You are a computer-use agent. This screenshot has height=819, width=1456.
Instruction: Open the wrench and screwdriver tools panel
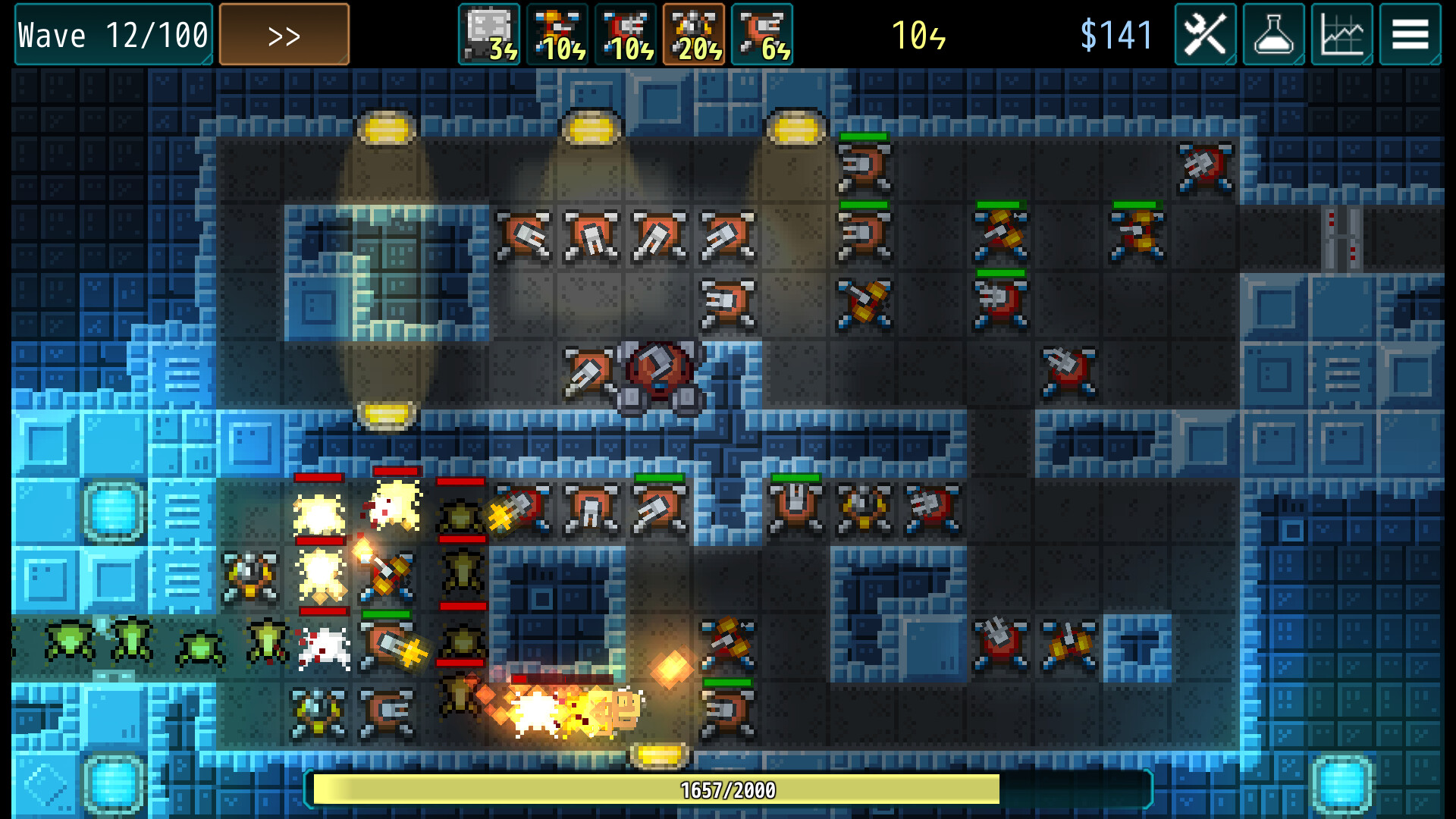tap(1205, 33)
